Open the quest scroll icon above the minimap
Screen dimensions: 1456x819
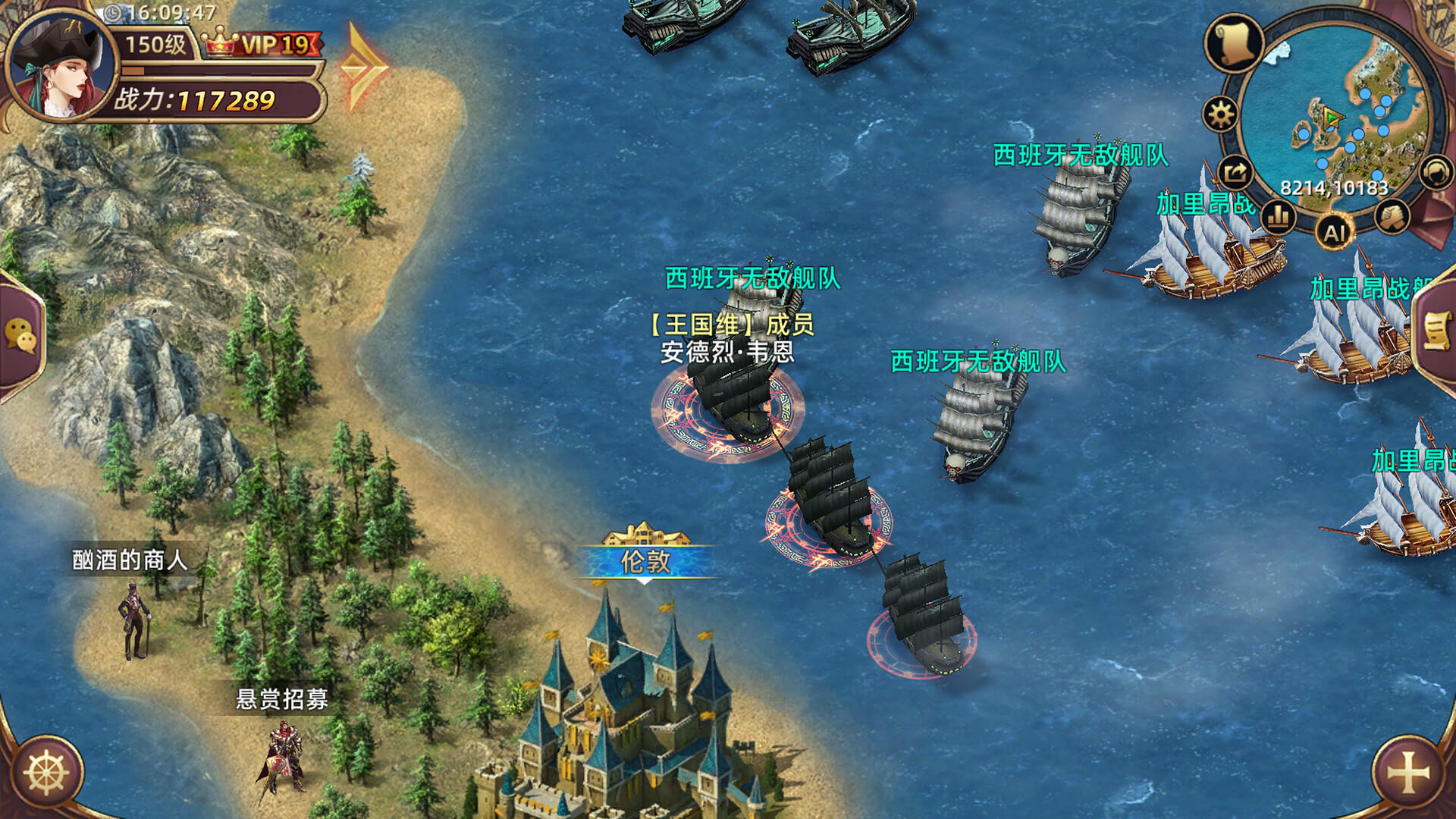pyautogui.click(x=1235, y=44)
